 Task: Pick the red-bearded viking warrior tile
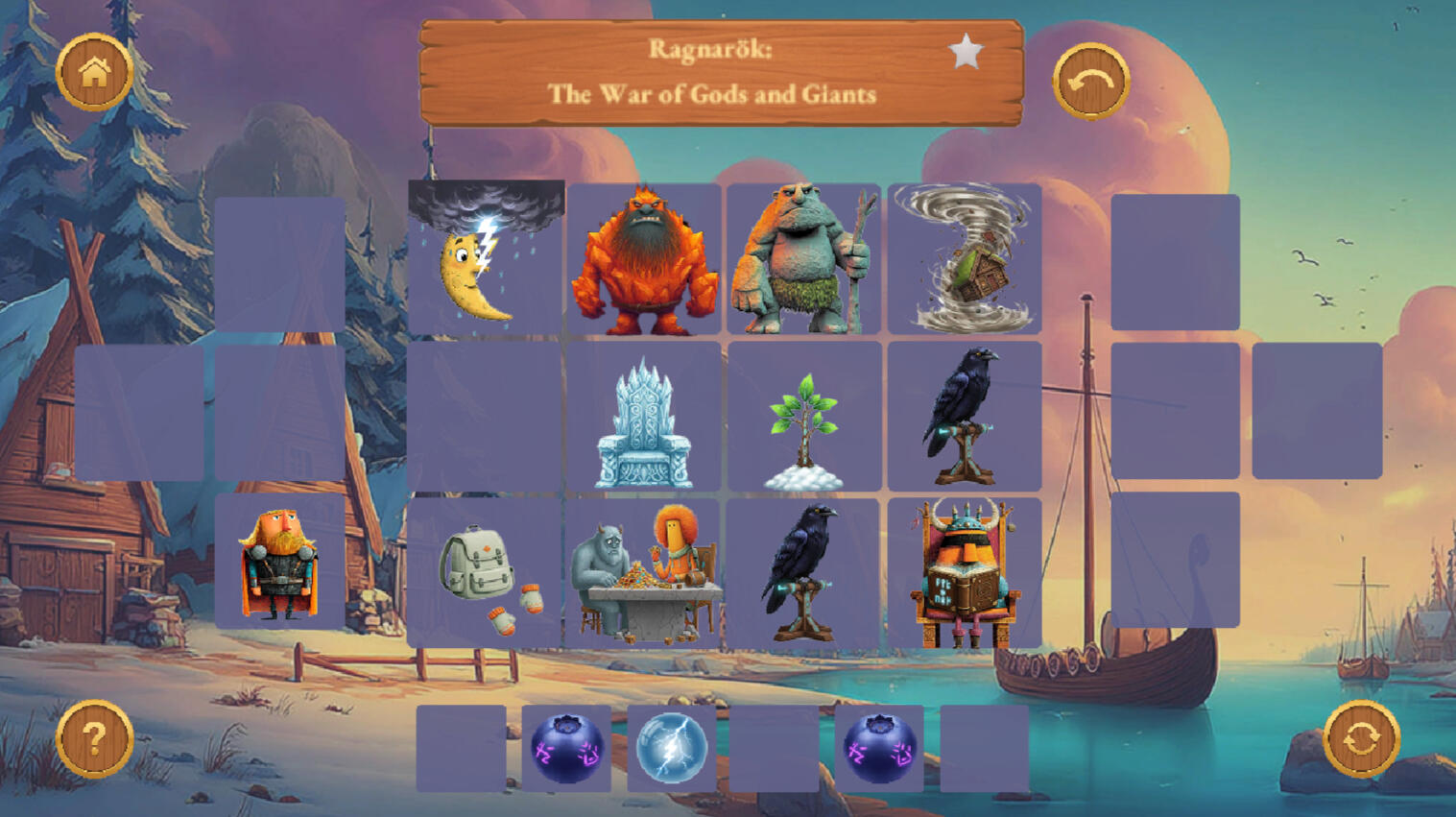[x=279, y=563]
